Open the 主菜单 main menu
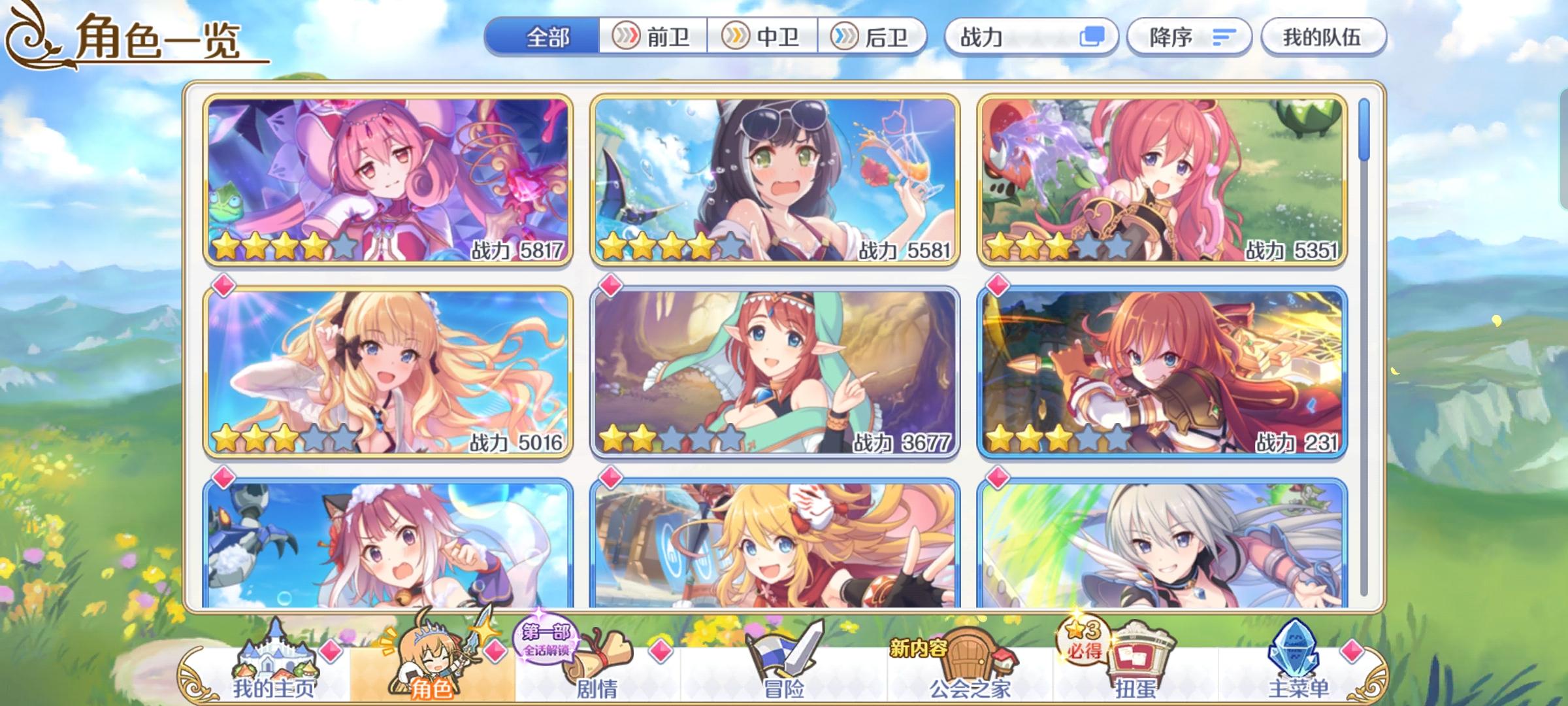The width and height of the screenshot is (1568, 706). 1299,673
